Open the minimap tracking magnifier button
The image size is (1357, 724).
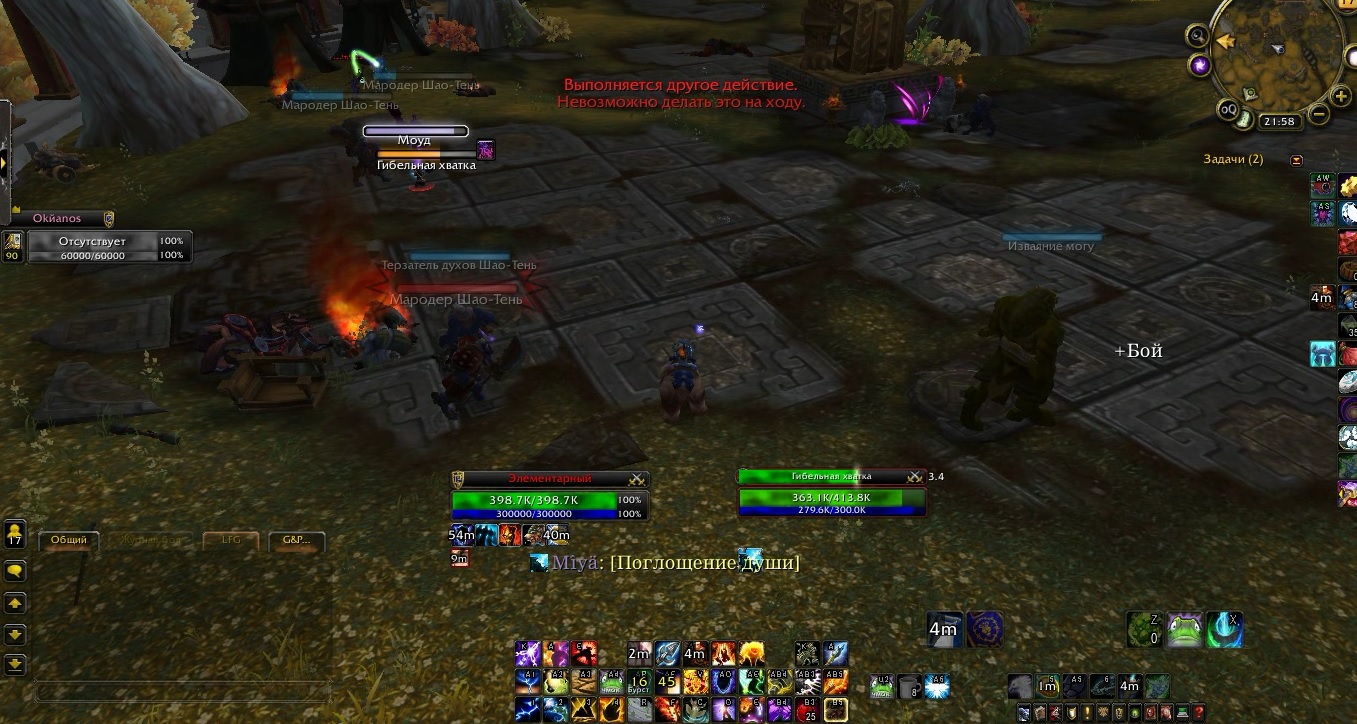pos(1197,36)
